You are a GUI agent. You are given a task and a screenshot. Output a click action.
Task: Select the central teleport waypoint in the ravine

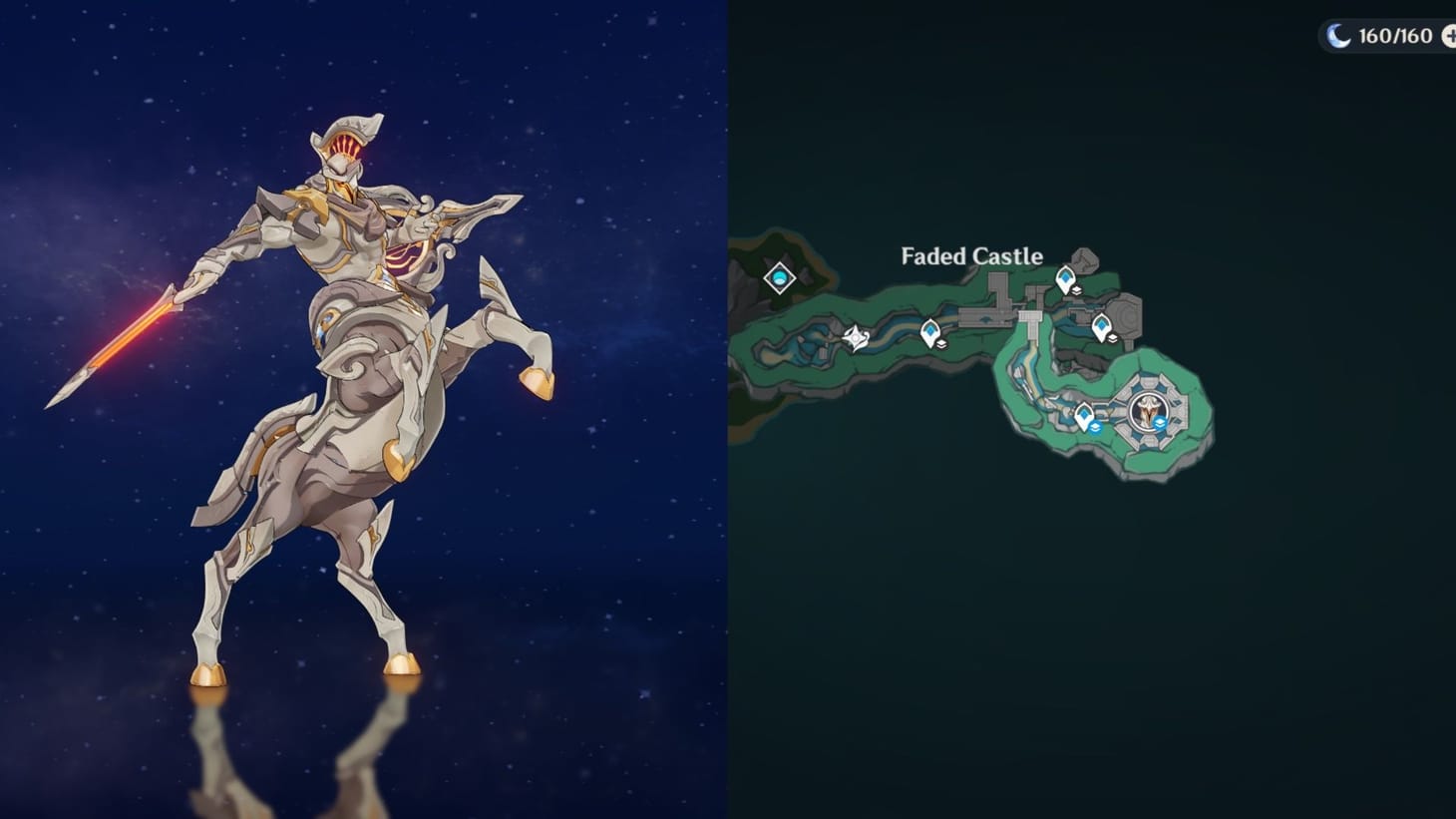[x=929, y=329]
